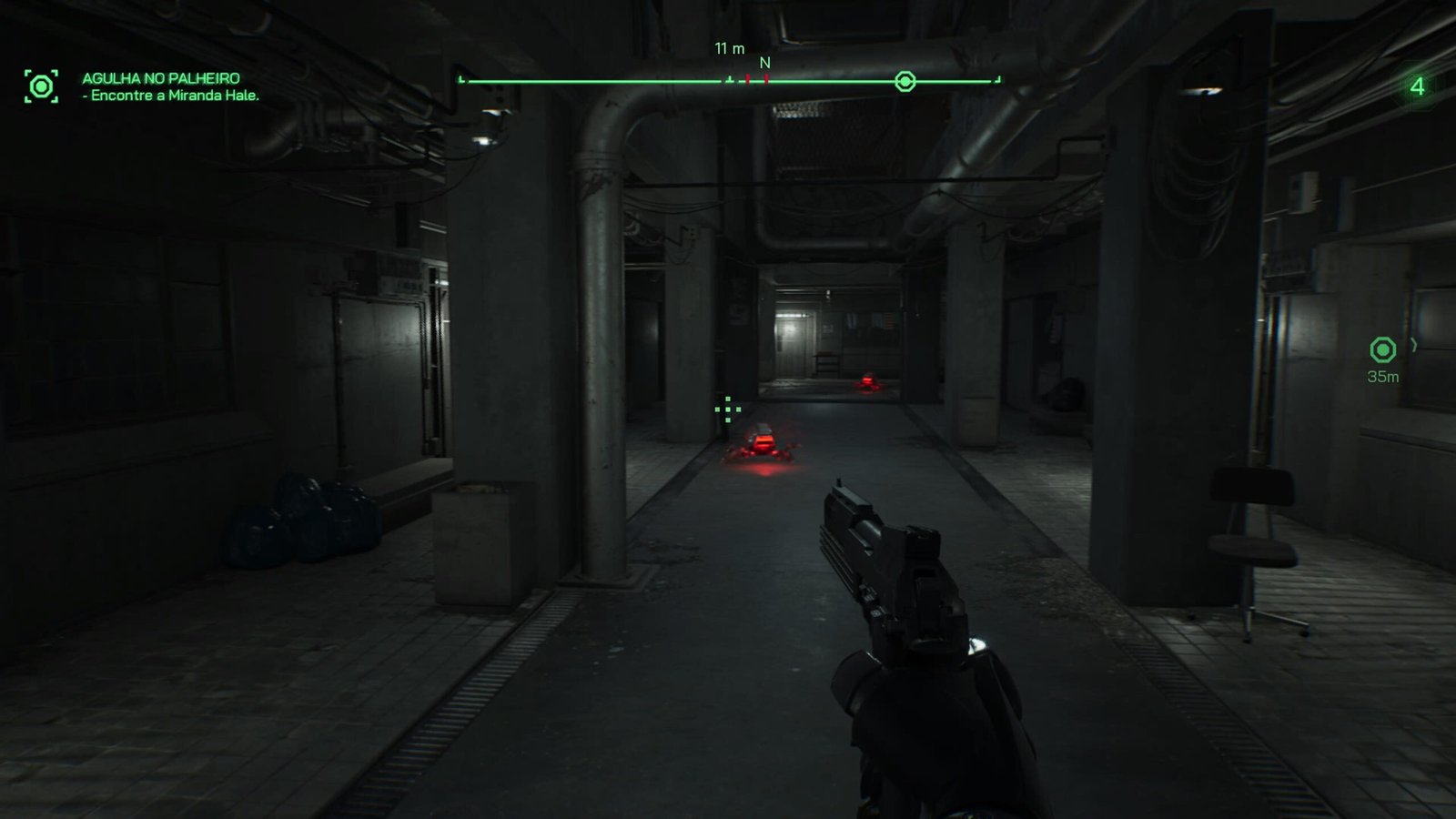Click the objective marker on the compass bar
This screenshot has width=1456, height=819.
click(905, 82)
